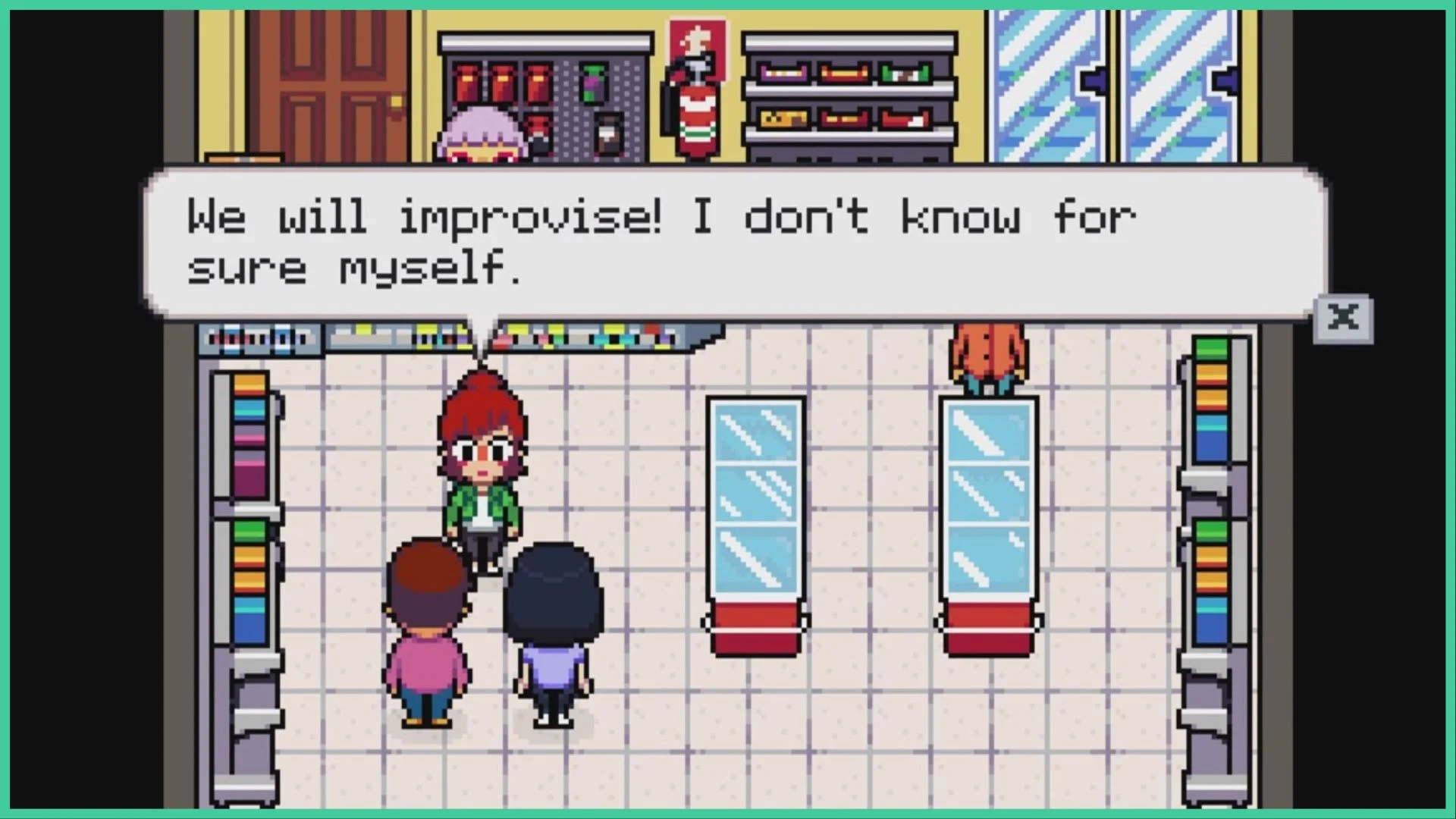
Task: Click the red jars on the top-left shelf
Action: click(x=500, y=83)
